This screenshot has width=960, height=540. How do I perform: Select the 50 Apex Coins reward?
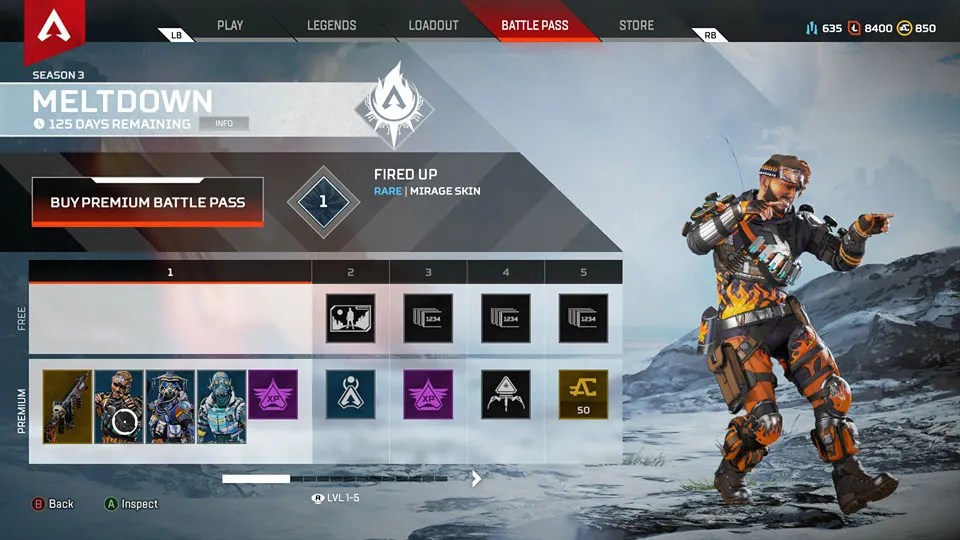tap(583, 394)
